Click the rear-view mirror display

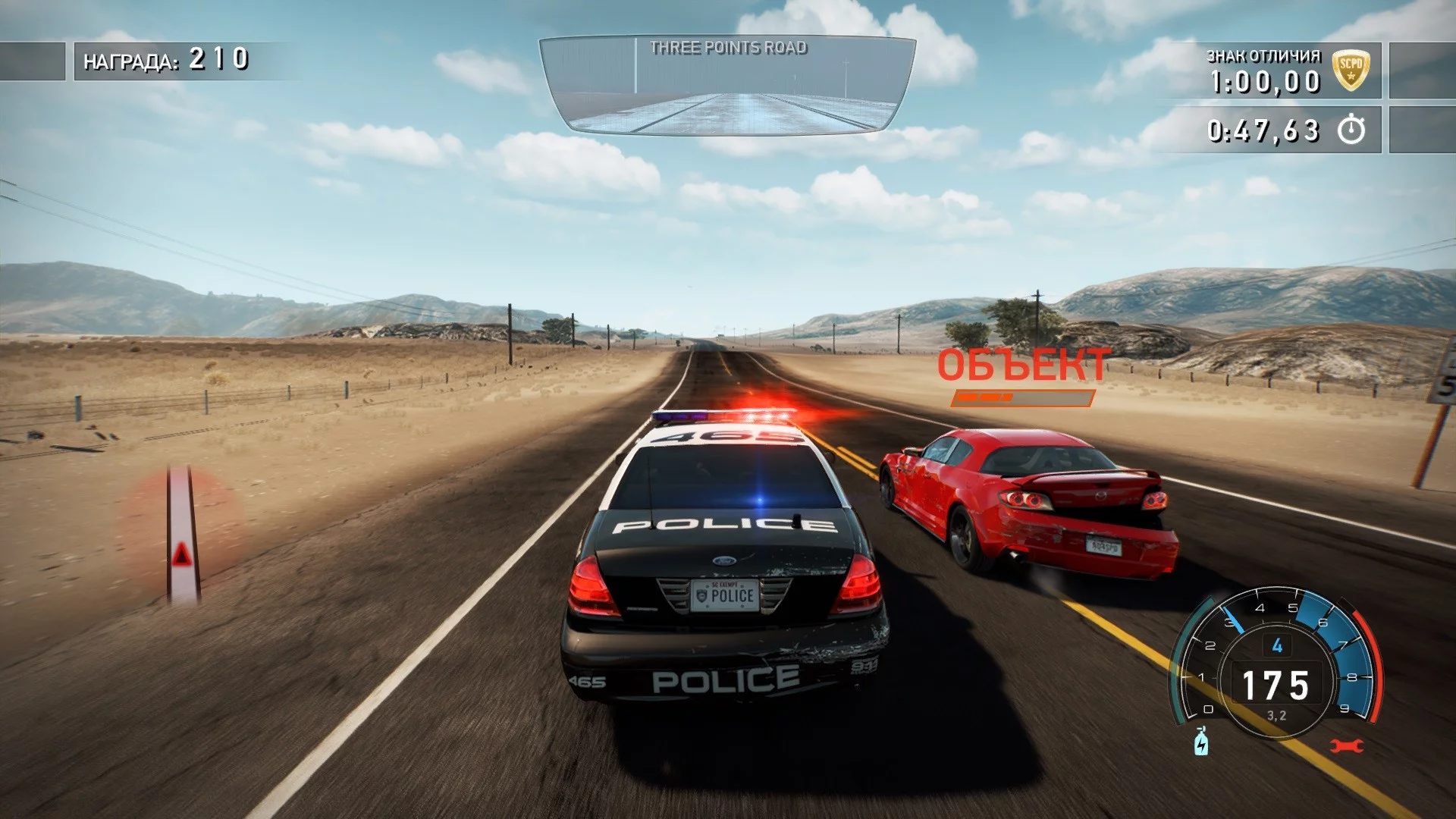click(x=727, y=85)
